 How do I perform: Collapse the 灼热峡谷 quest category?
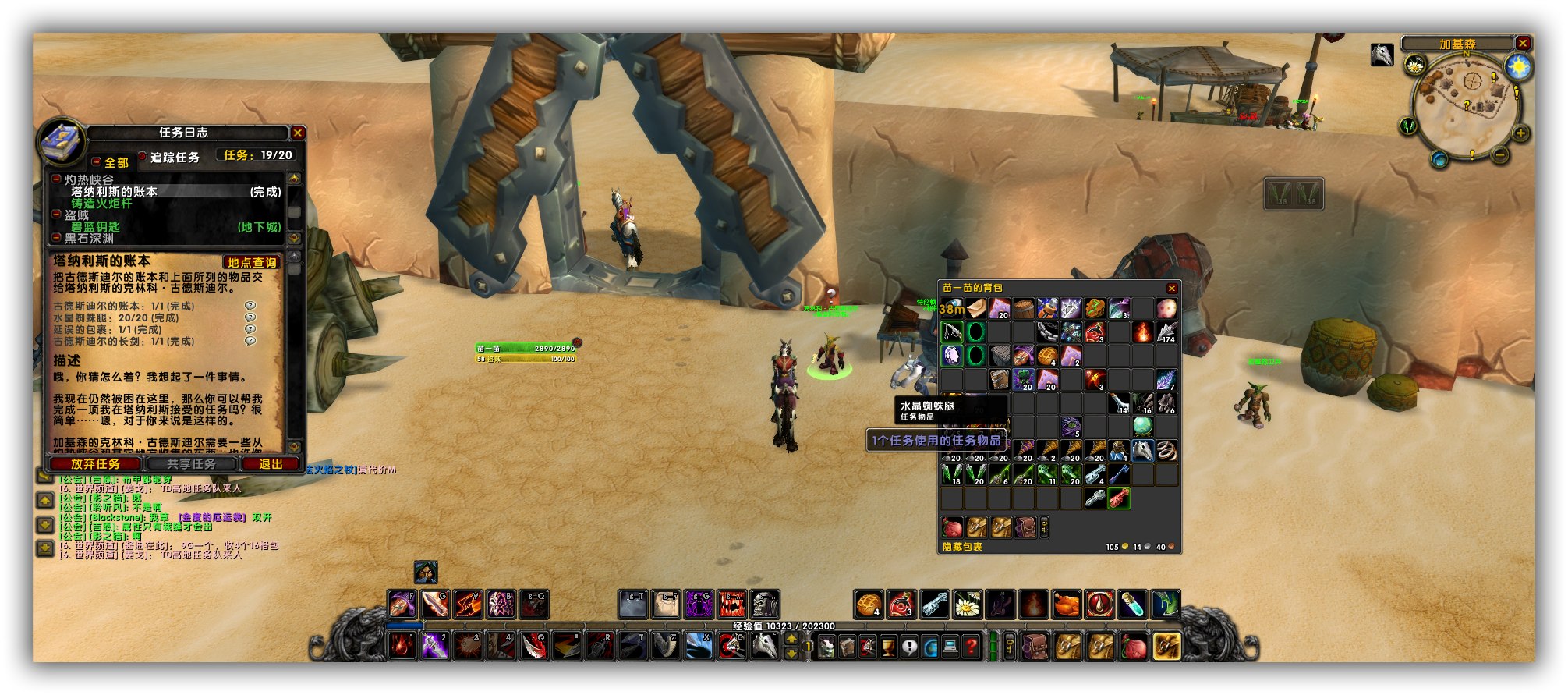point(56,180)
